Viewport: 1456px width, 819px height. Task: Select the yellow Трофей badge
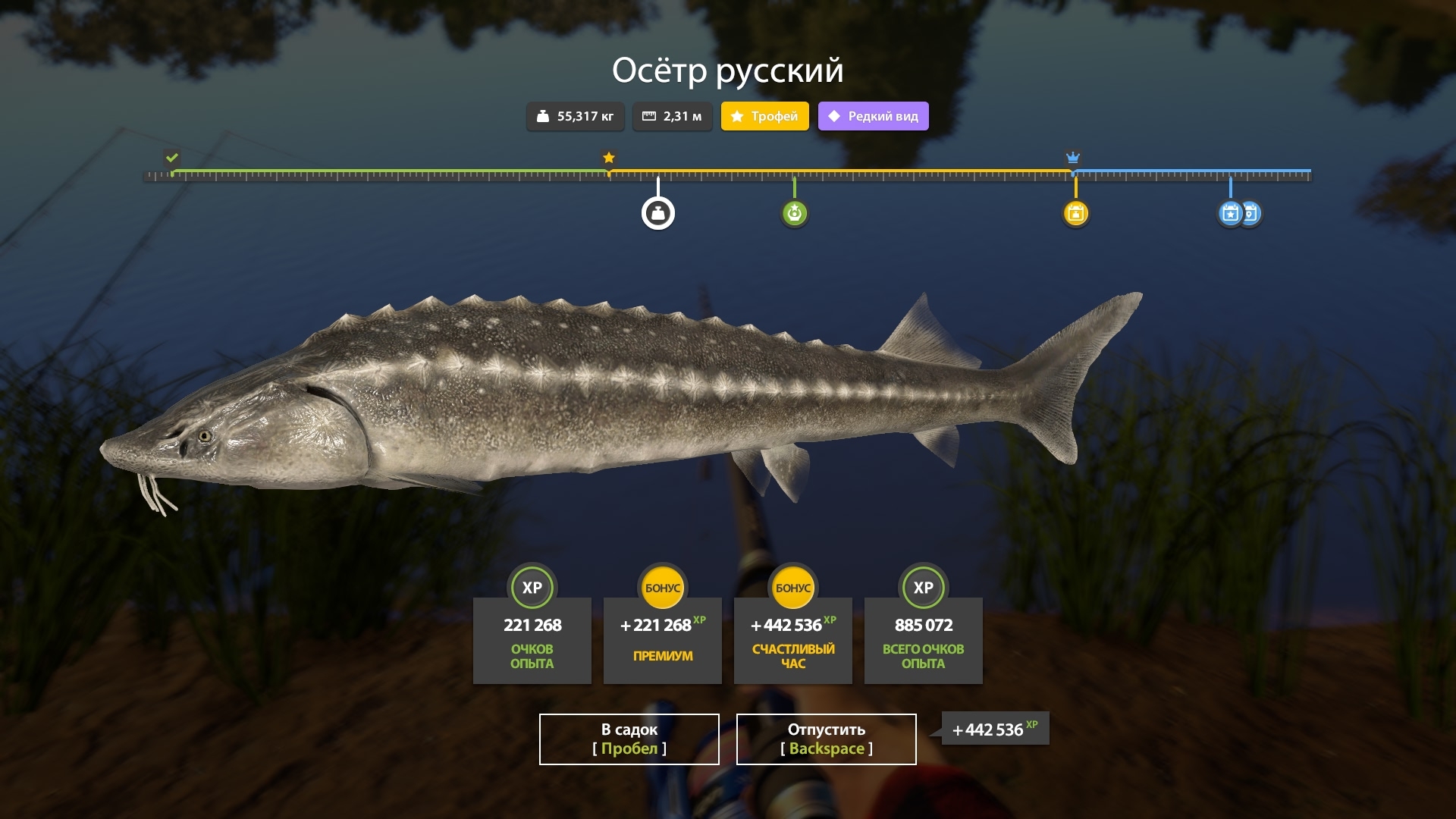click(764, 116)
